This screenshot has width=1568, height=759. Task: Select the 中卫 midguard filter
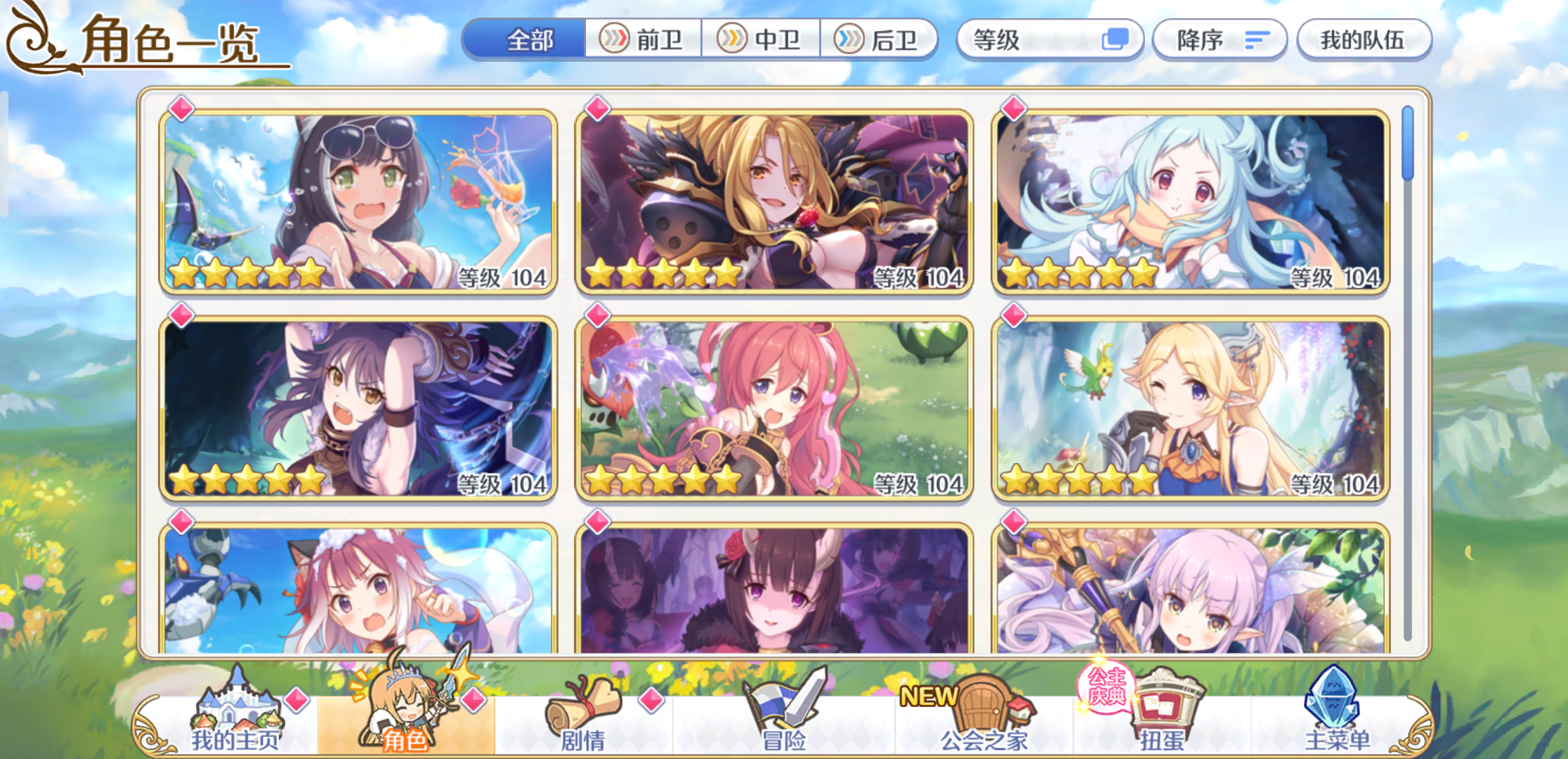[x=763, y=40]
